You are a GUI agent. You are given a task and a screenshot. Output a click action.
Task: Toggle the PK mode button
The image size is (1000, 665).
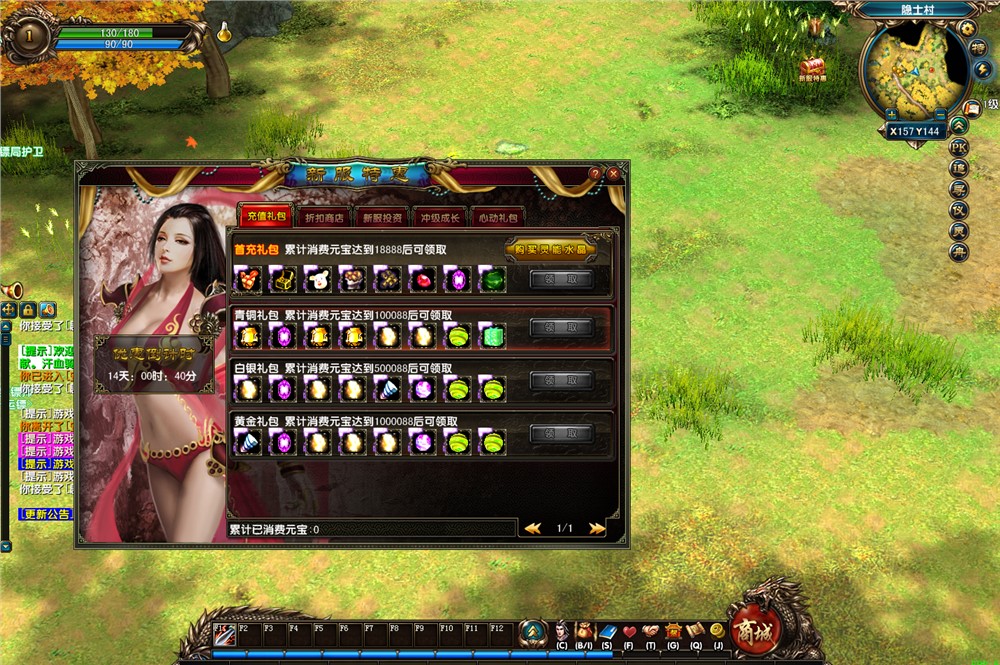point(959,147)
